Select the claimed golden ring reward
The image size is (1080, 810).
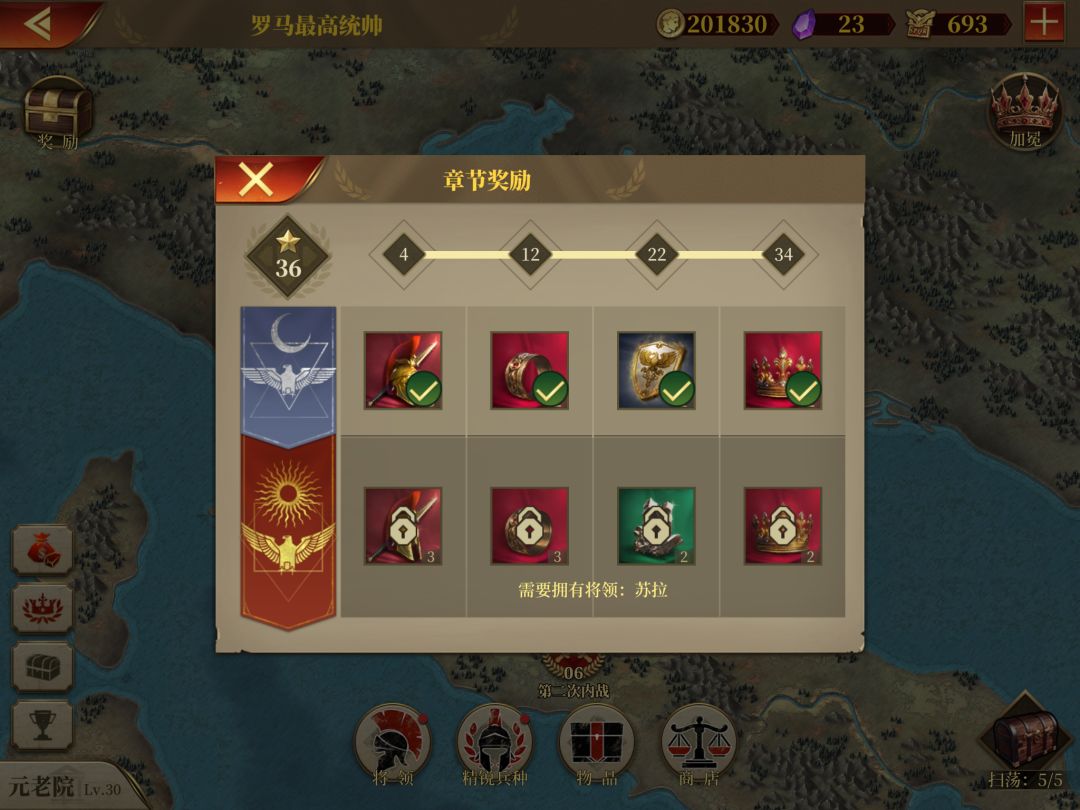click(x=530, y=370)
